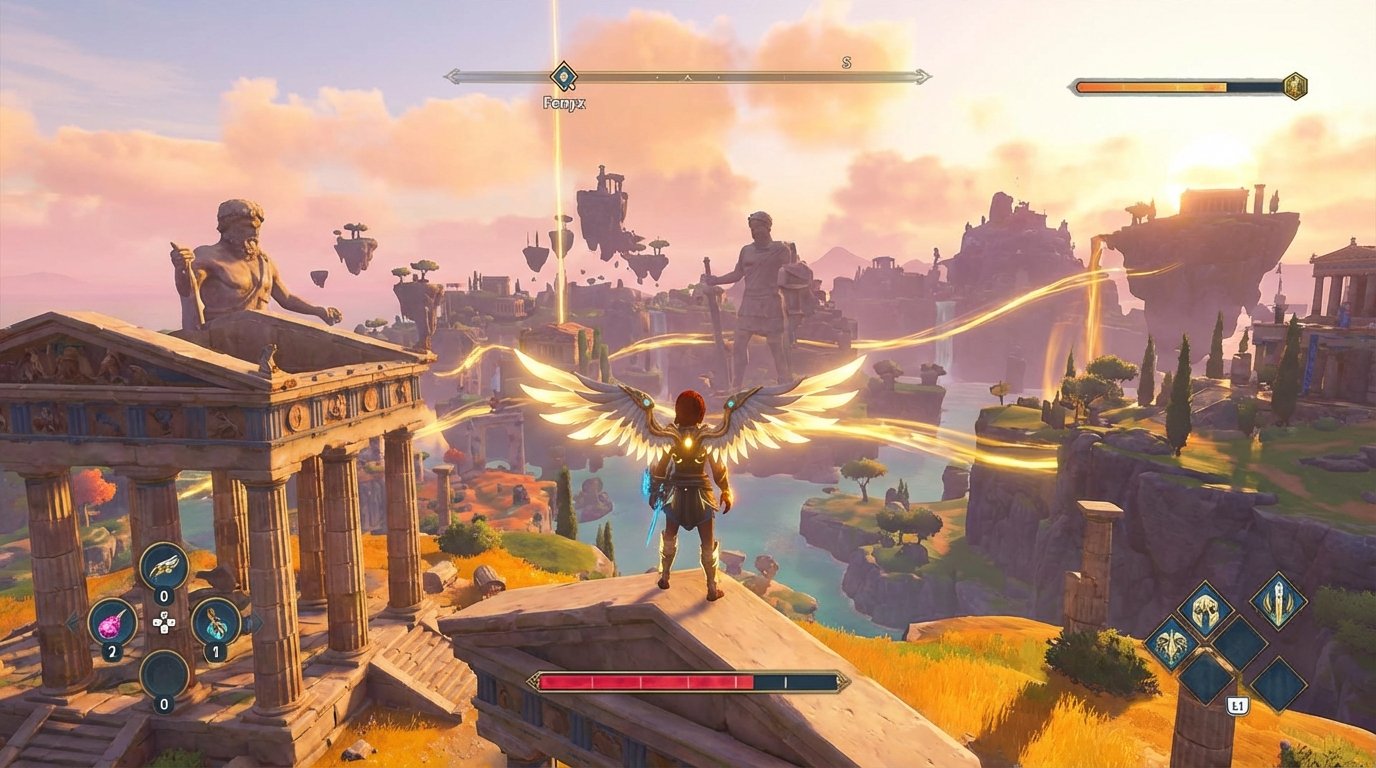
Task: Expand the compass using its left arrow end
Action: click(452, 74)
